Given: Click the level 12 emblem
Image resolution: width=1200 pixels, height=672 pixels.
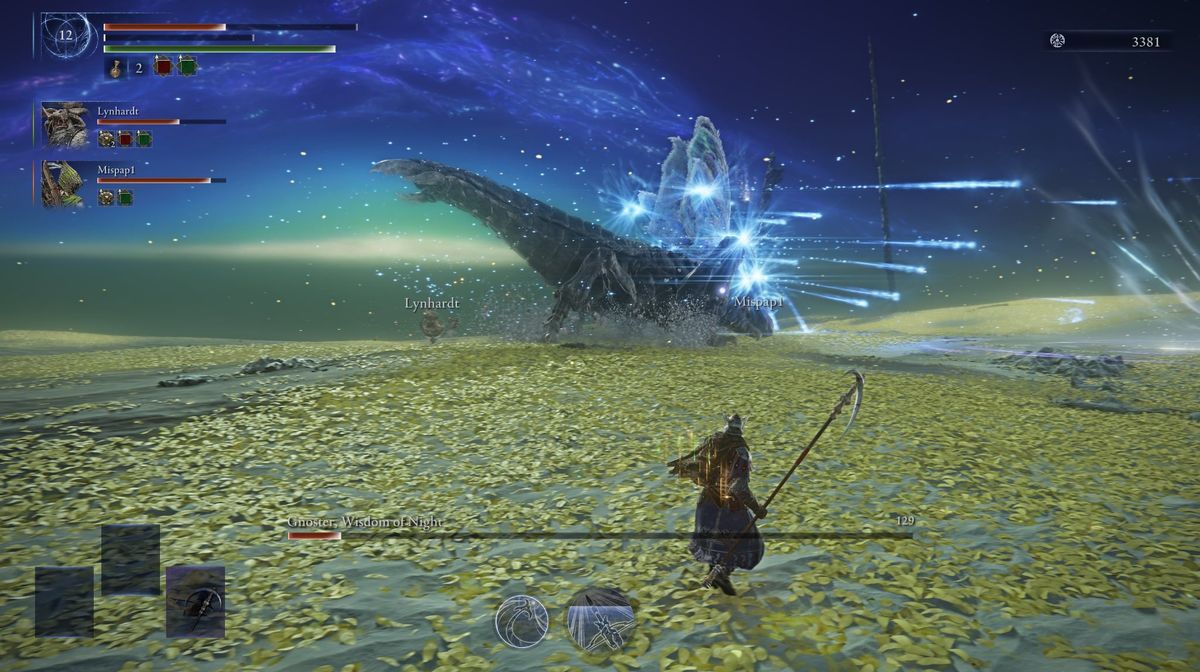Looking at the screenshot, I should pyautogui.click(x=66, y=35).
